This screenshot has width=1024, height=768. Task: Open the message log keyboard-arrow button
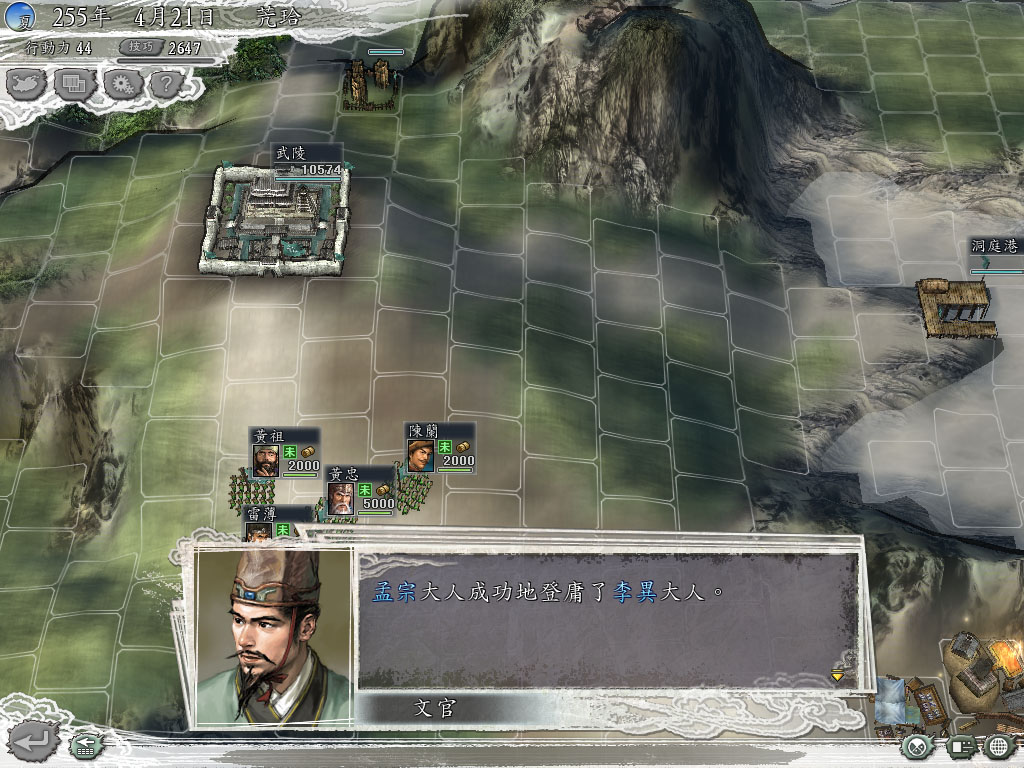tap(84, 744)
